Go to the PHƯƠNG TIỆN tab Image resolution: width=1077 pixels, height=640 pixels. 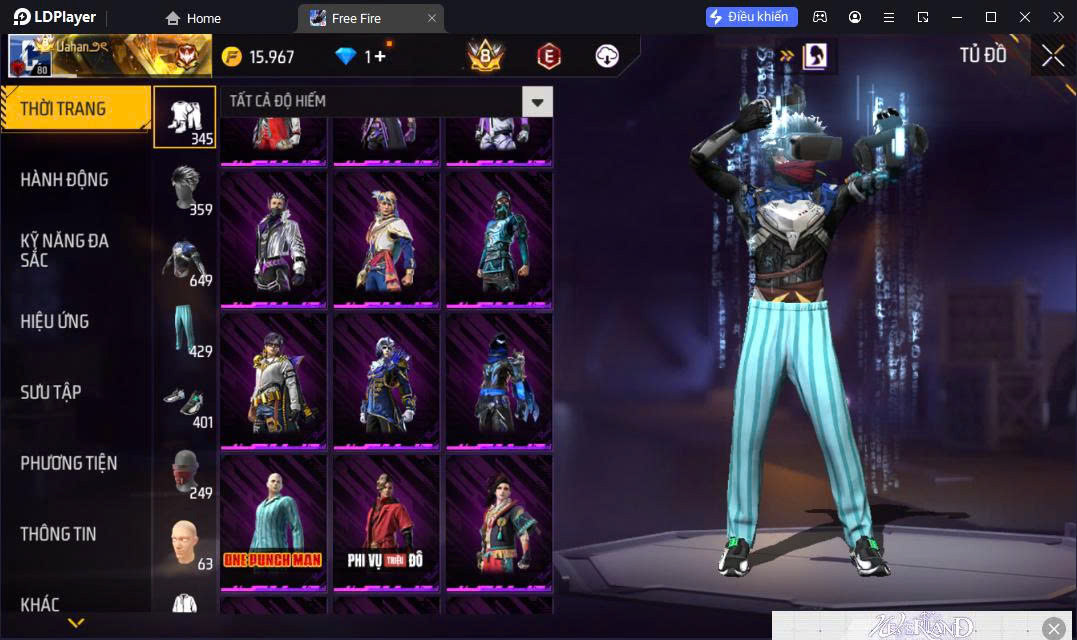point(69,463)
